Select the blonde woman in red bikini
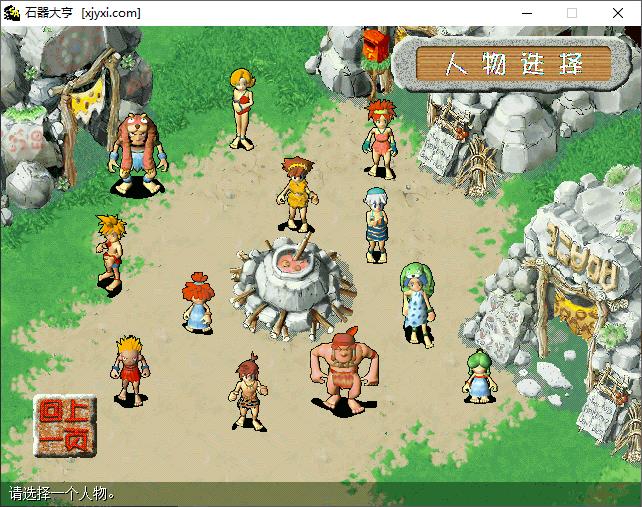The width and height of the screenshot is (642, 507). (240, 107)
